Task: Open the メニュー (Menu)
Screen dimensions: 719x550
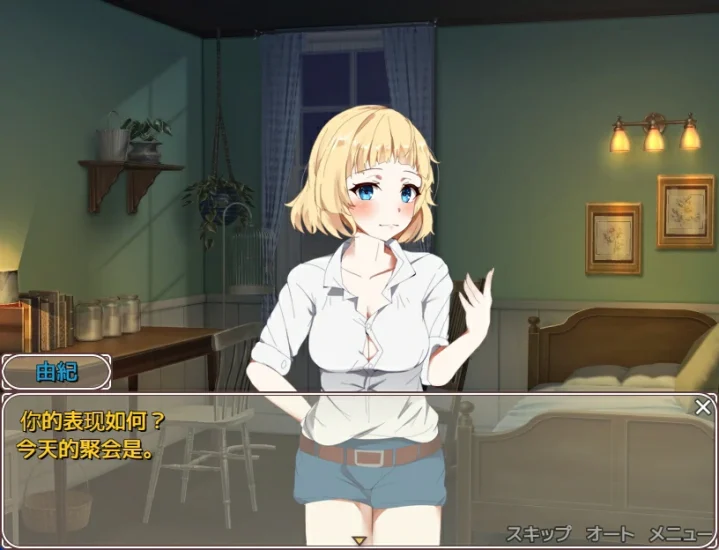Action: (681, 533)
